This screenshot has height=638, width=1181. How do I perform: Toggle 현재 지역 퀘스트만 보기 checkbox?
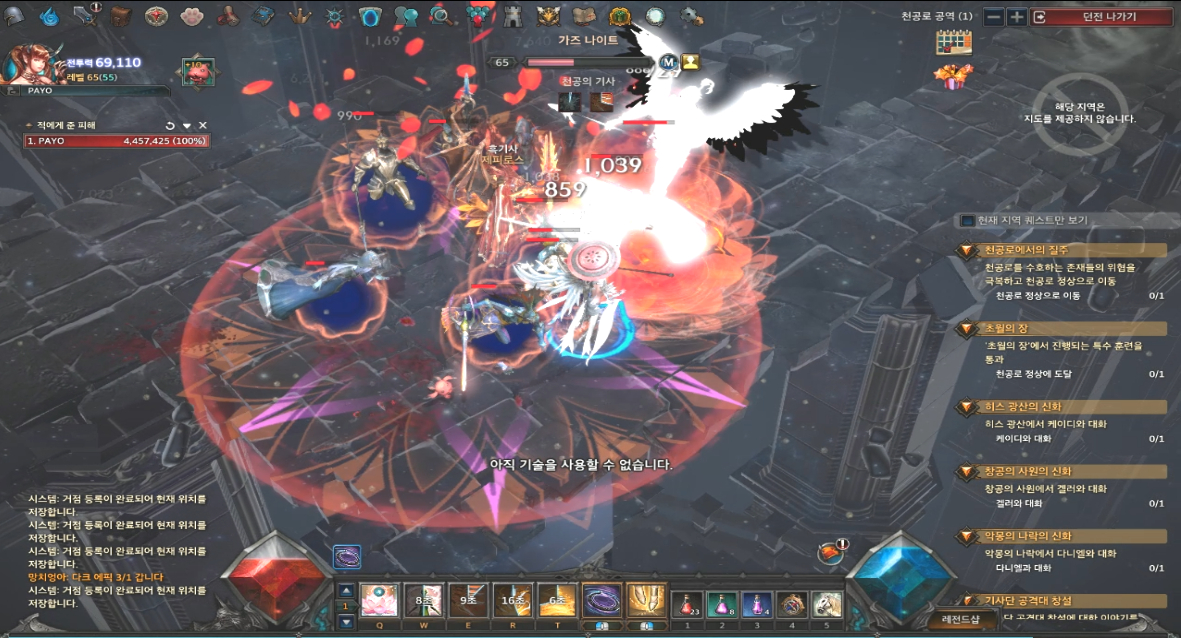[967, 220]
